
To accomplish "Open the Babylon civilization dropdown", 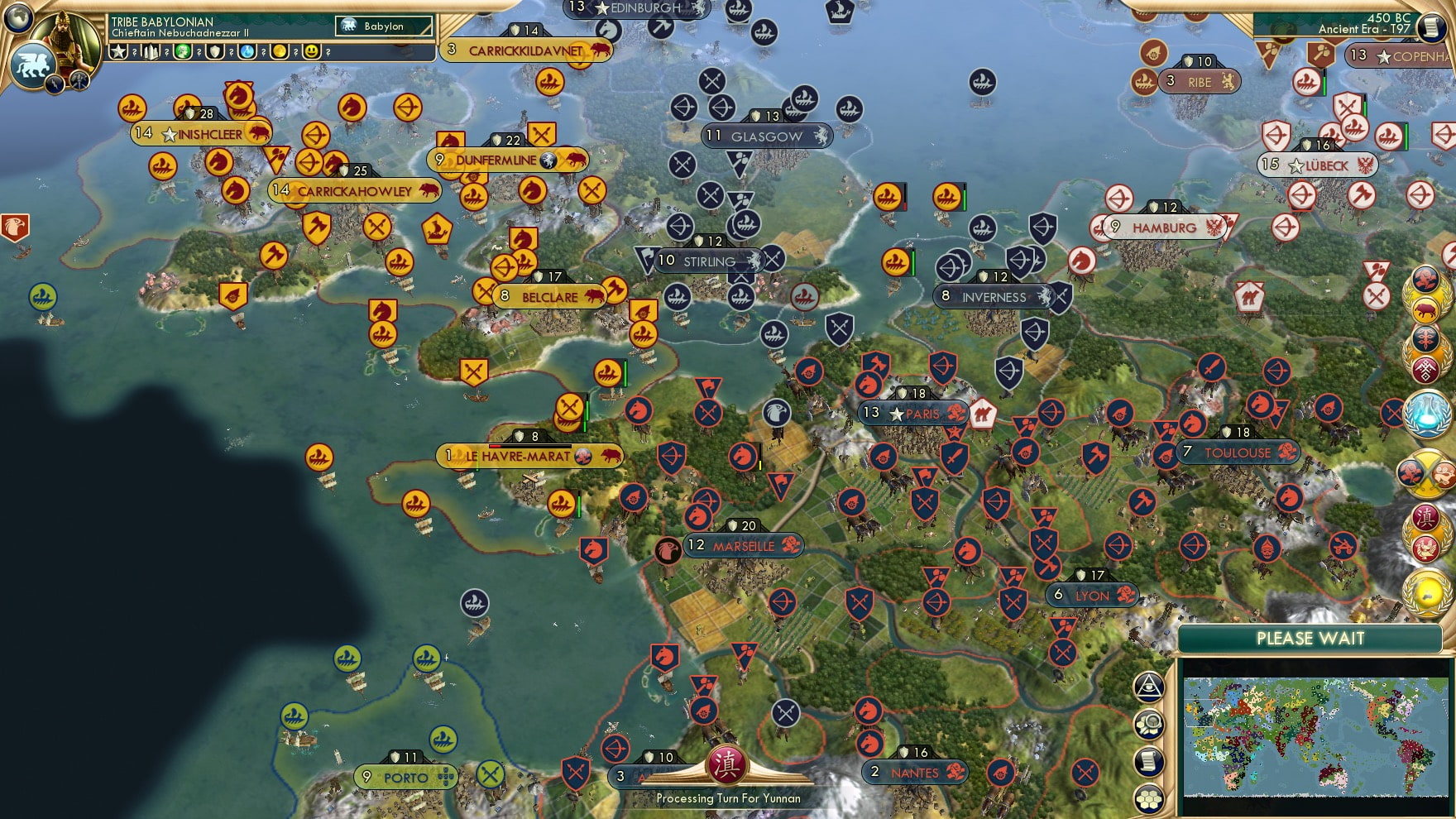I will [382, 26].
